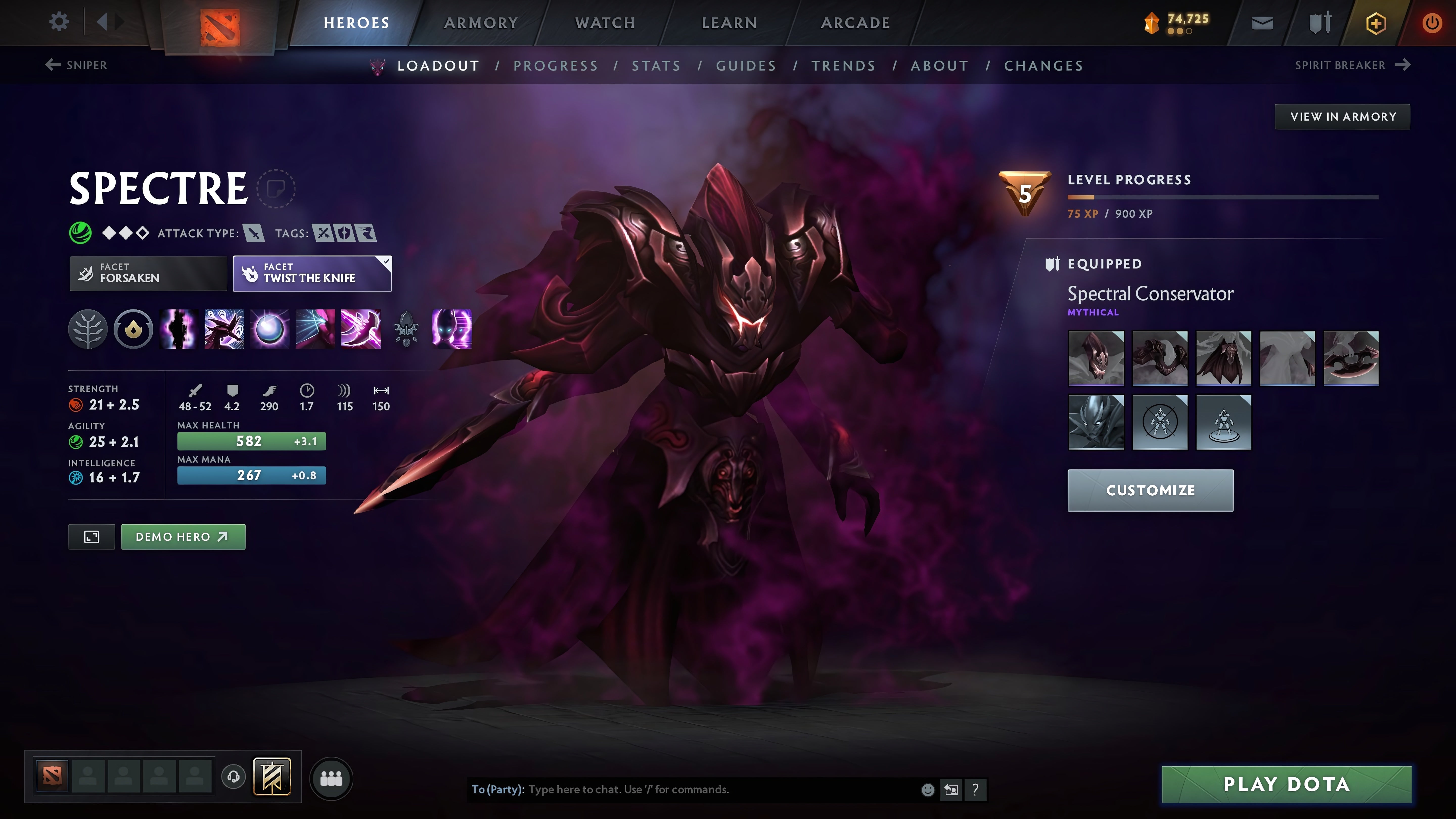Open the Talent Tree icon
The height and width of the screenshot is (819, 1456).
pos(88,330)
